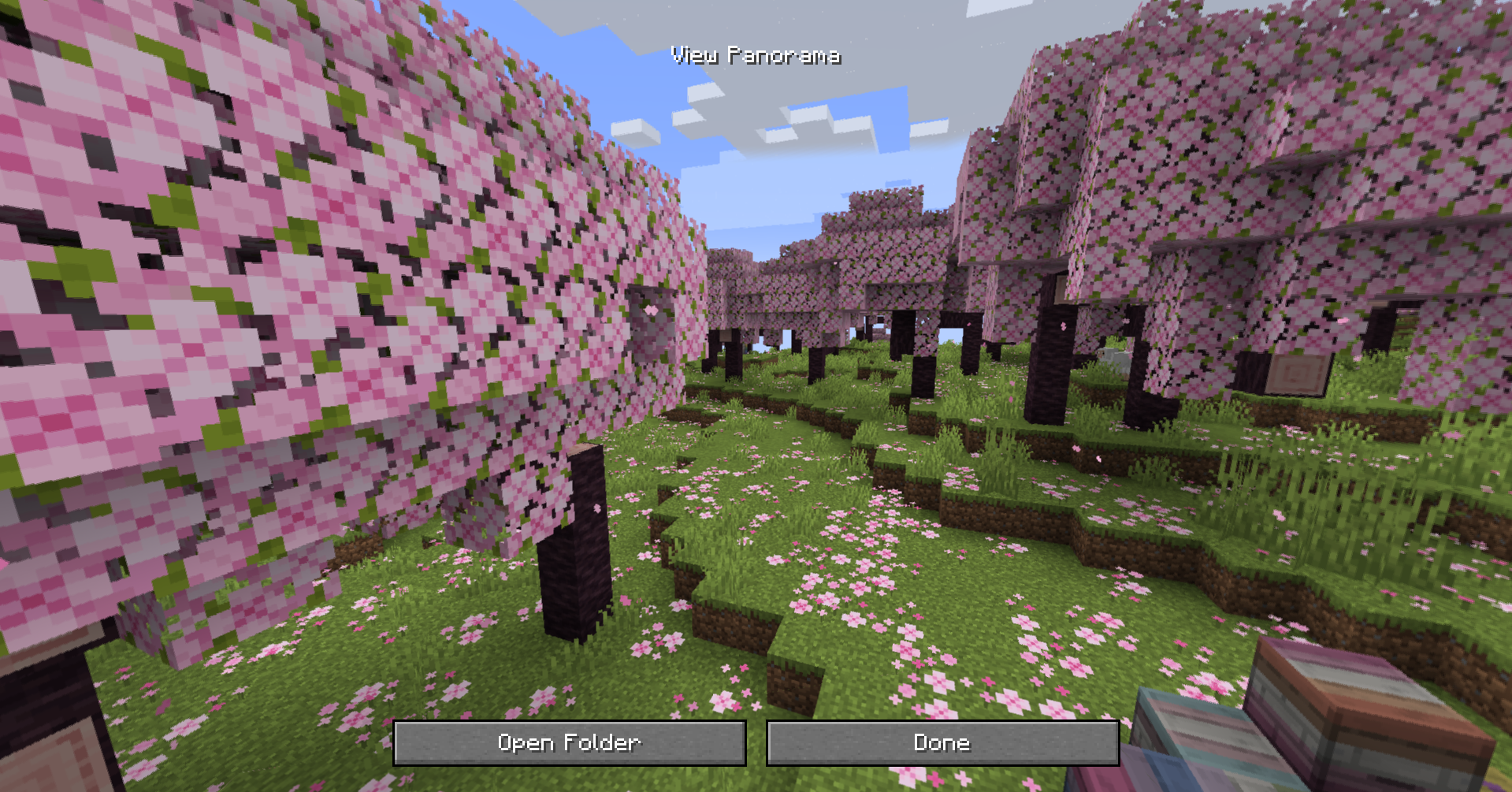Click the View Panorama title text

[757, 55]
